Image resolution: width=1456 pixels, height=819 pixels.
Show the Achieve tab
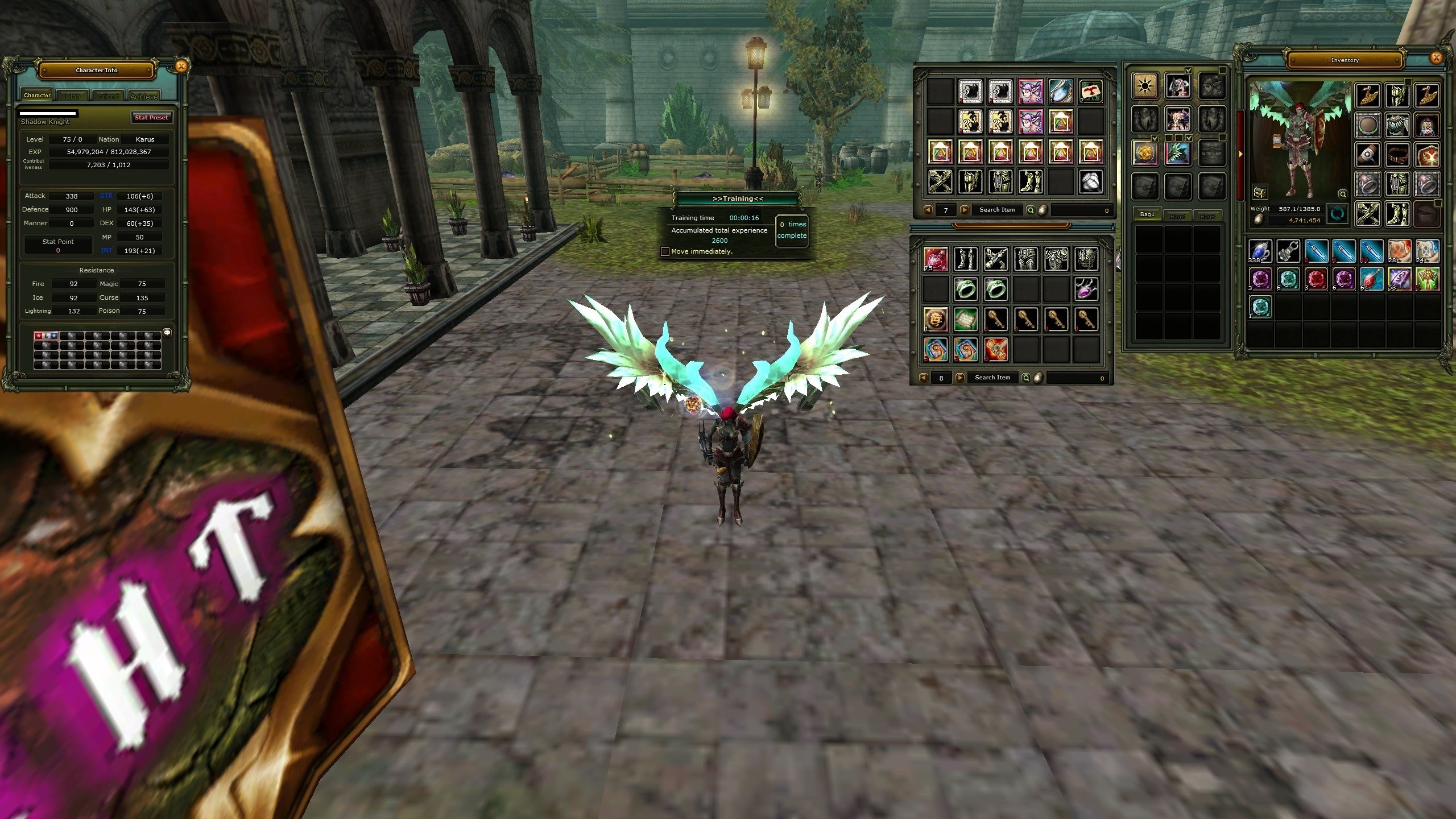(x=143, y=96)
